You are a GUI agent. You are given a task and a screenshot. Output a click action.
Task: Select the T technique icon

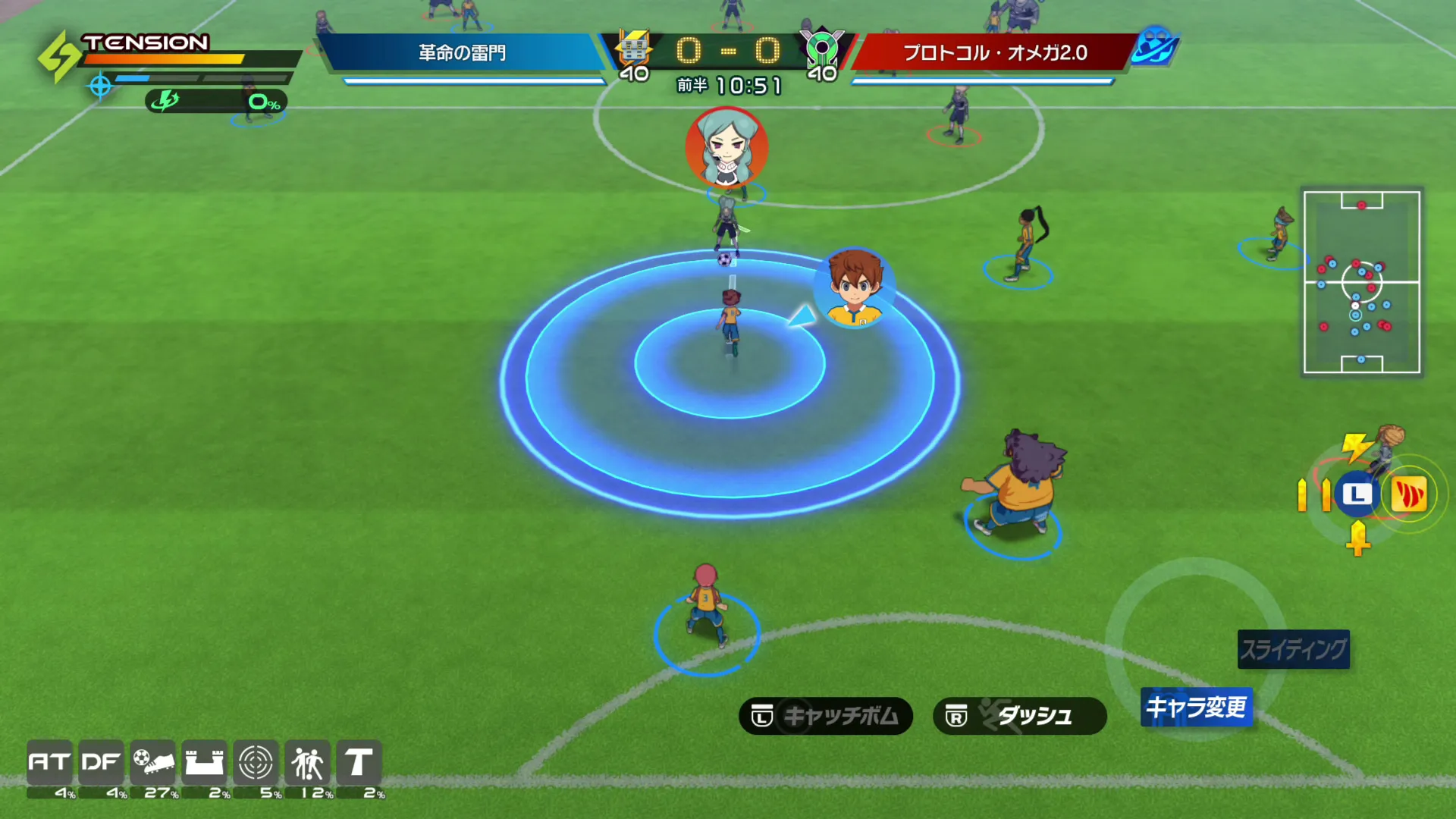tap(359, 762)
